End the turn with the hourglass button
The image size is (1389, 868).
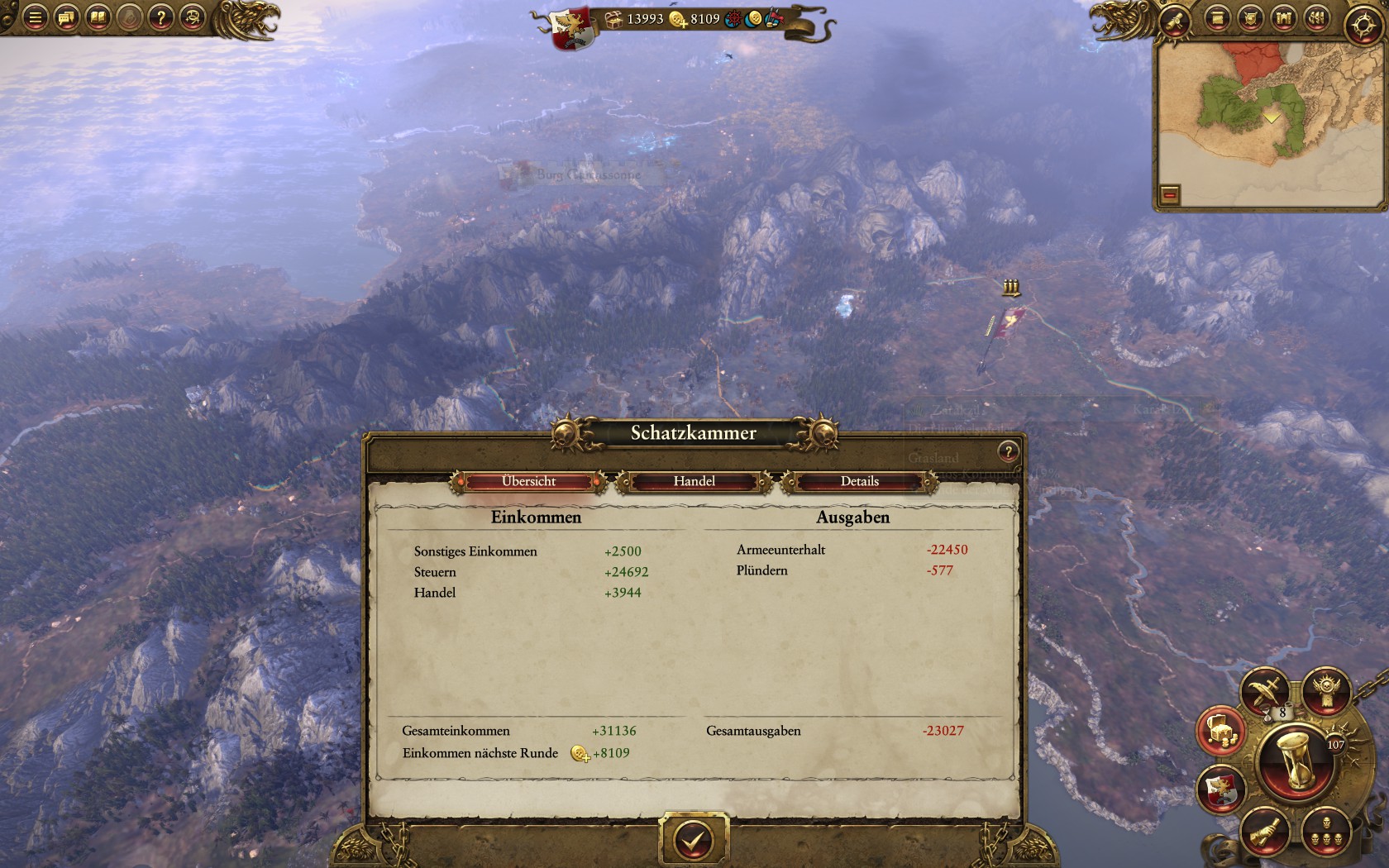1294,762
